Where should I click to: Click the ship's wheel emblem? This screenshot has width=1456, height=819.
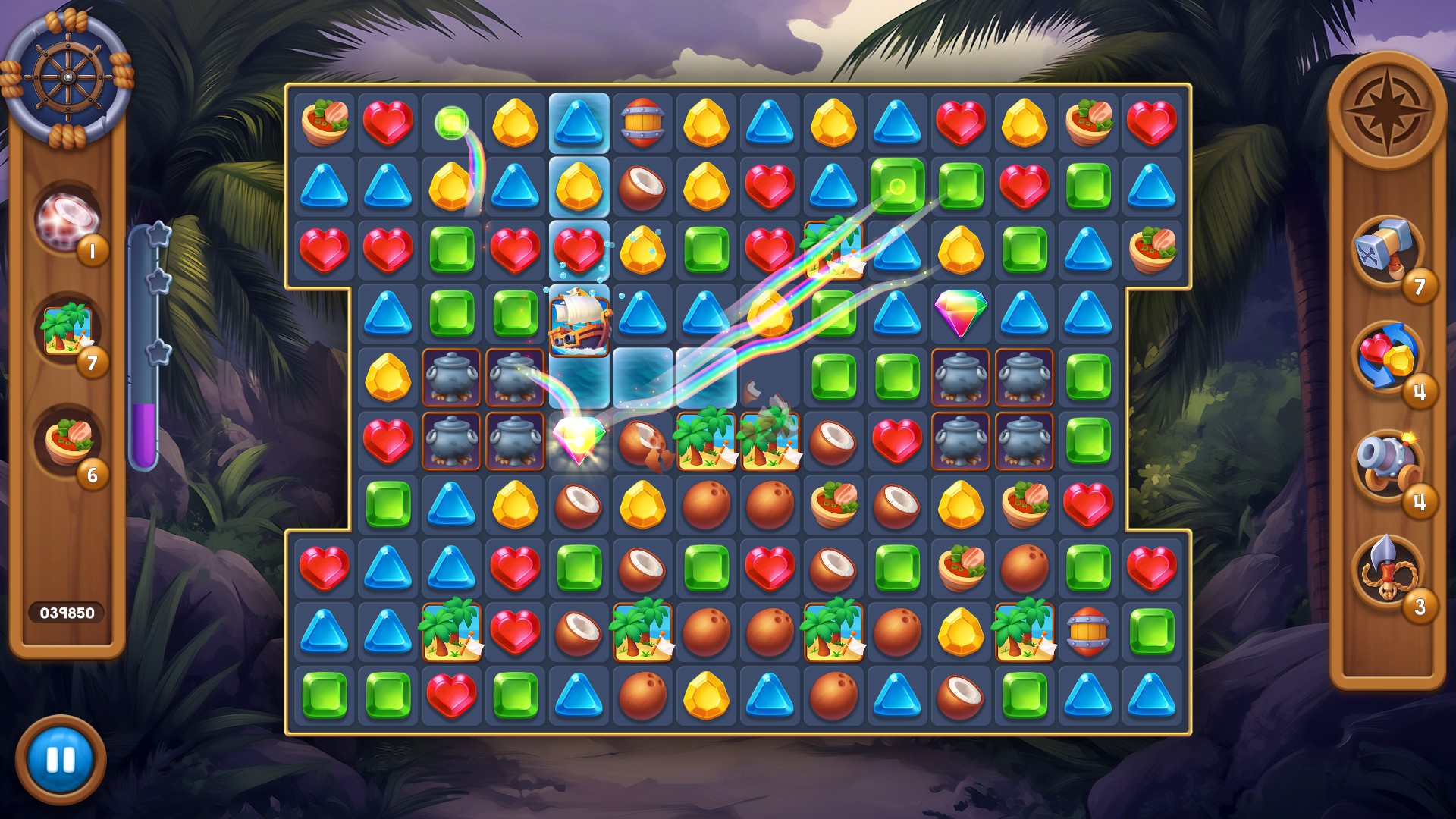pos(67,77)
